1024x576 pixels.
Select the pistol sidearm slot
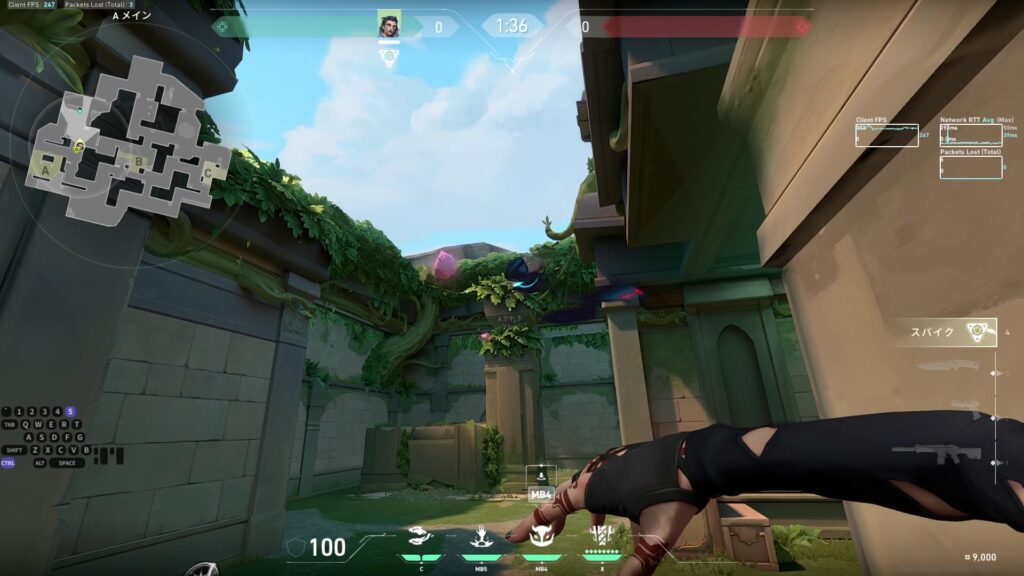pos(962,404)
